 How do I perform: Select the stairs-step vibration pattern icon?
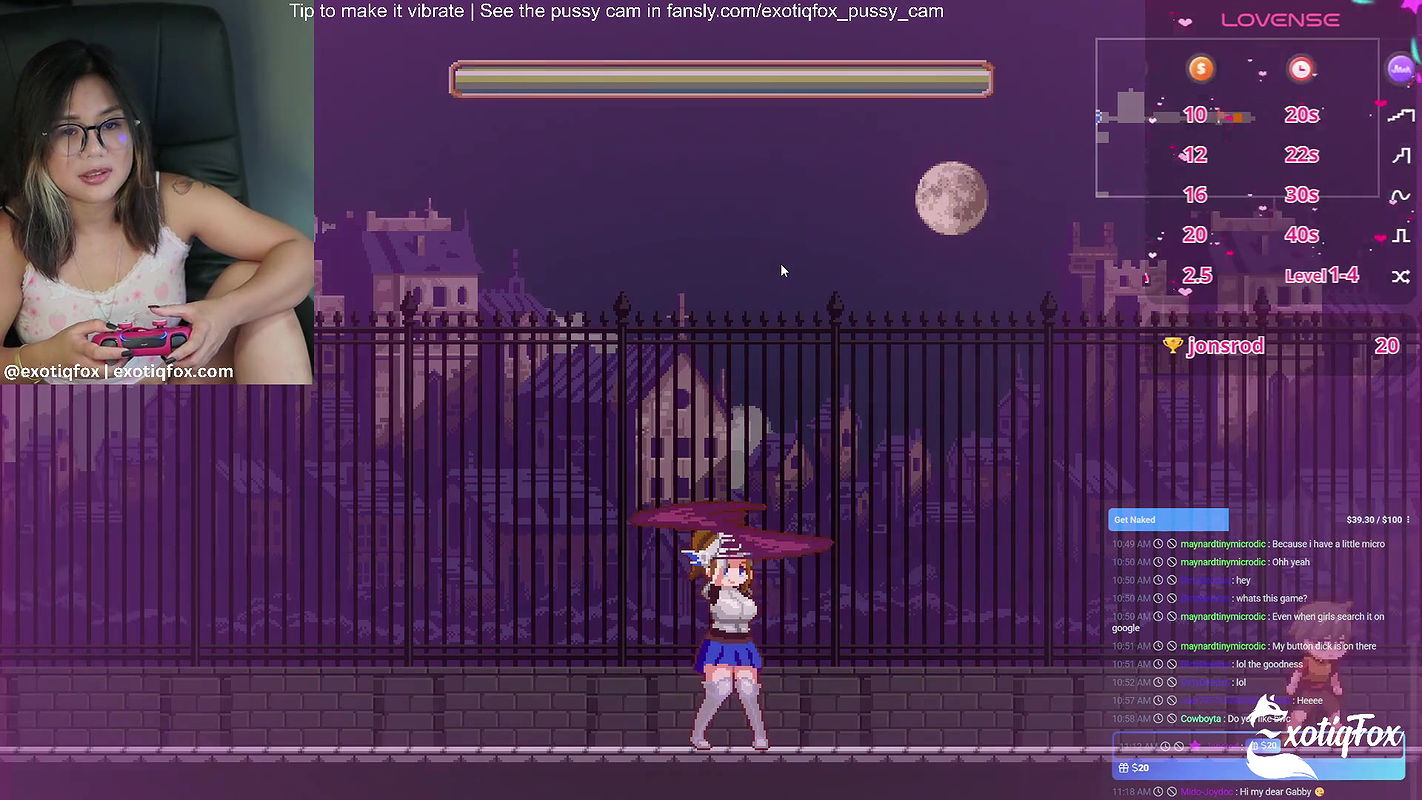tap(1400, 113)
